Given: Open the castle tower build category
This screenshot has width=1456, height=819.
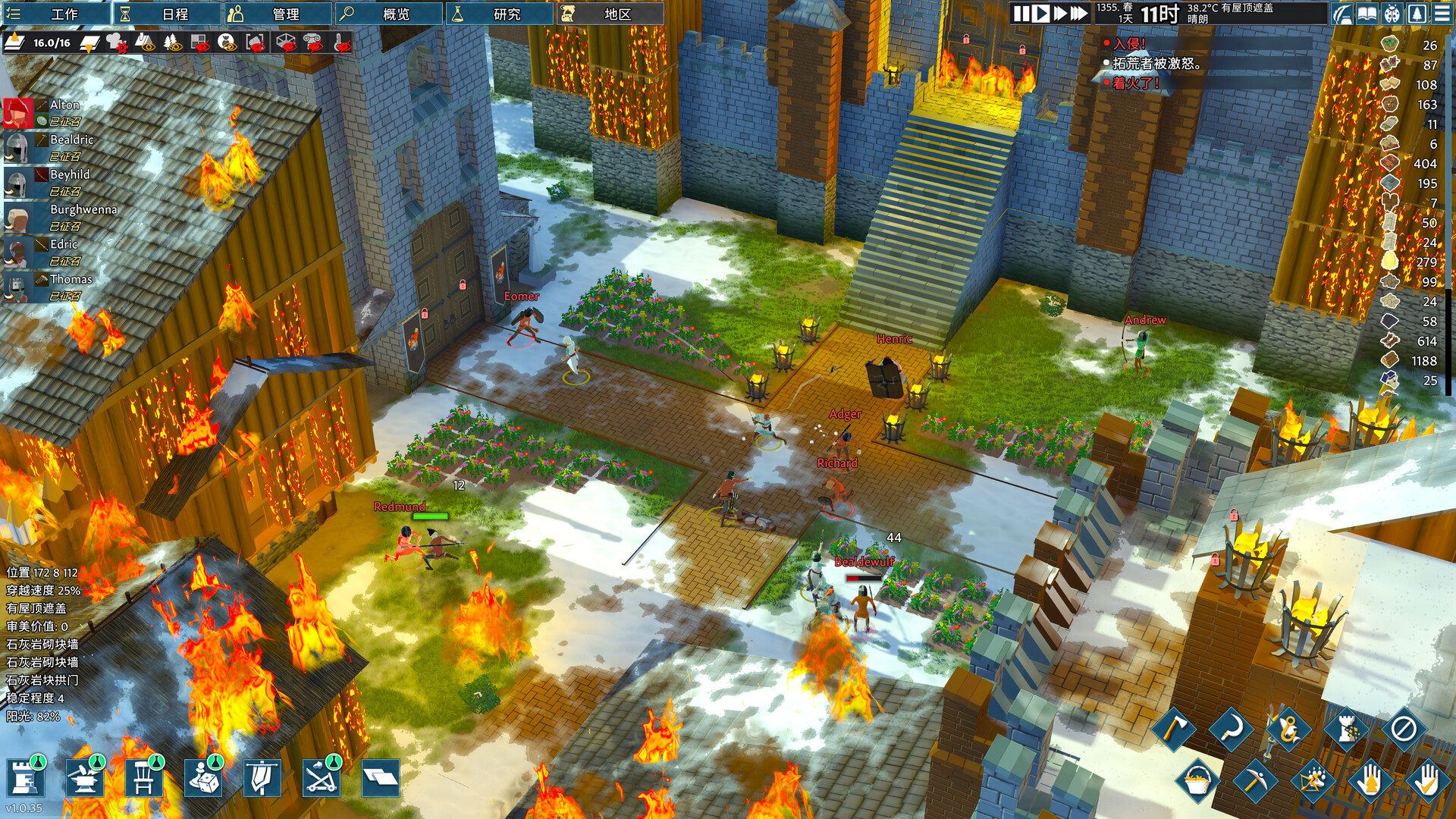Looking at the screenshot, I should (x=25, y=778).
